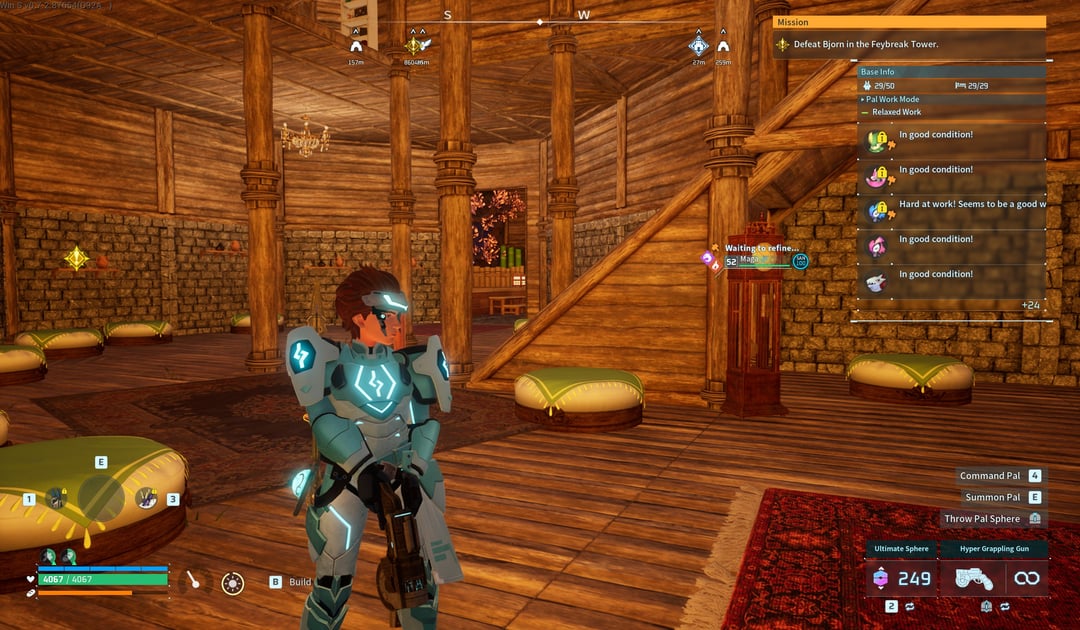Click the 27m diamond compass marker
The height and width of the screenshot is (630, 1080).
pos(698,46)
